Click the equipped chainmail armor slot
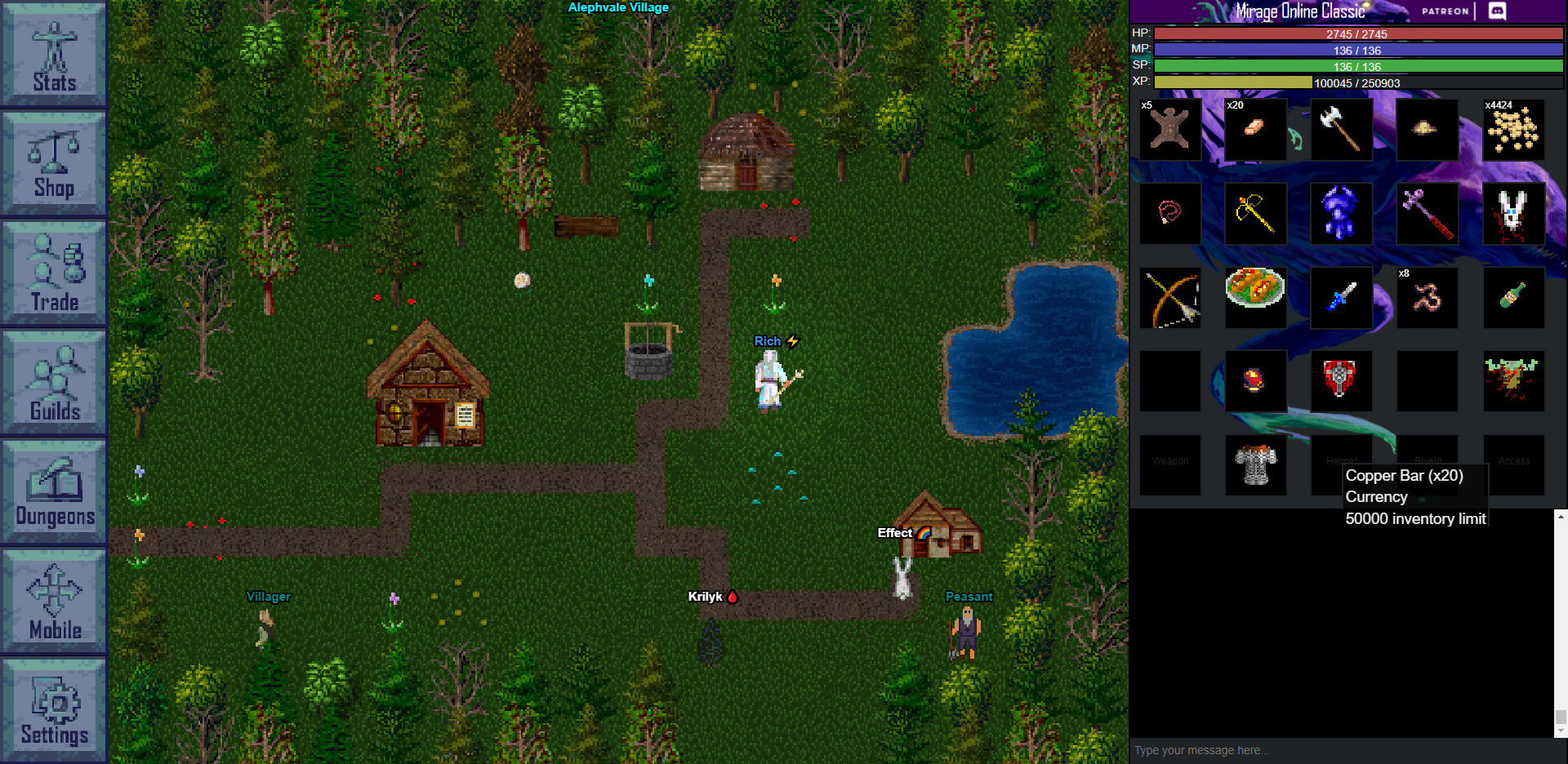This screenshot has height=764, width=1568. pyautogui.click(x=1255, y=464)
